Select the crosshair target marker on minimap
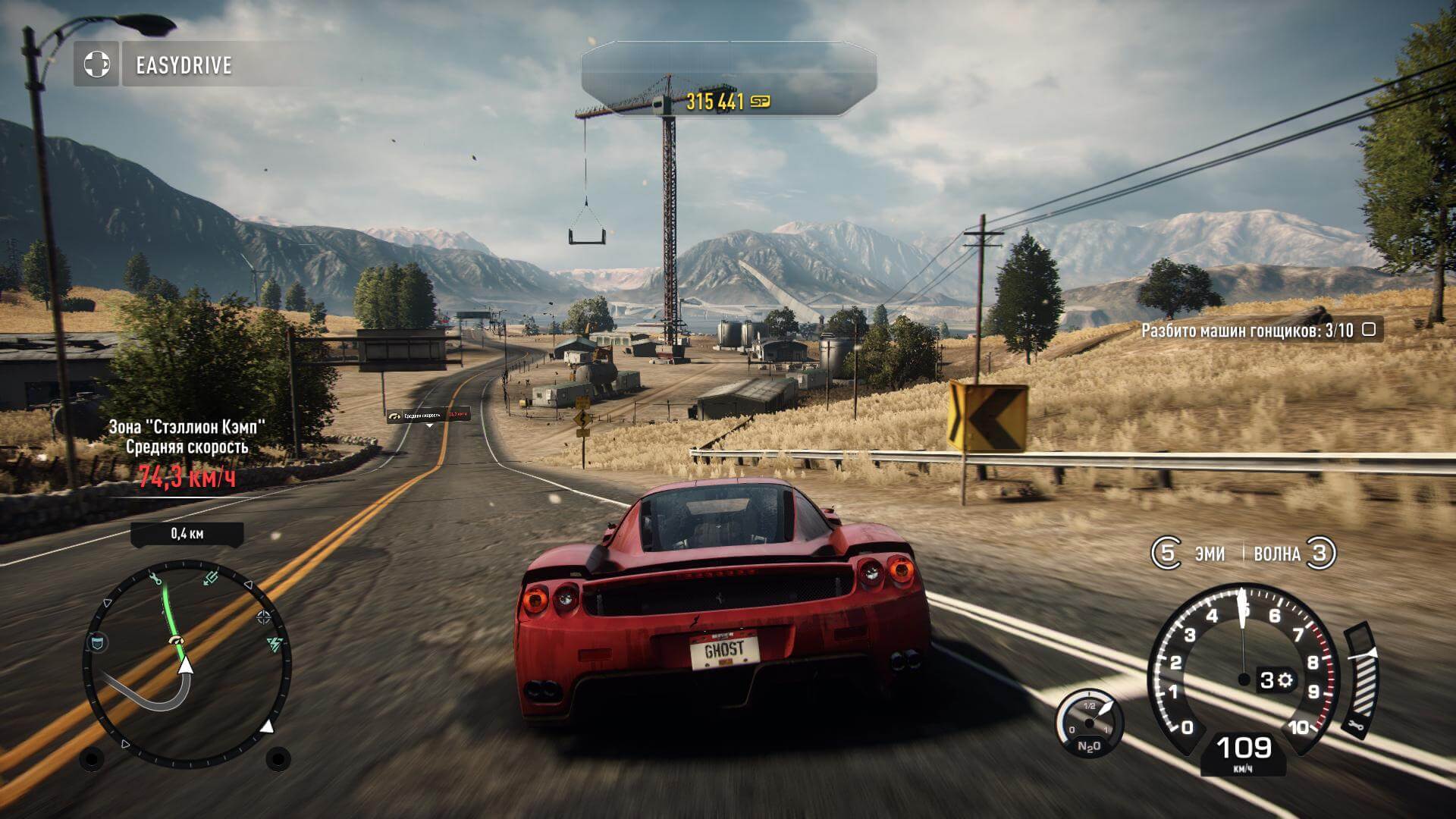Screen dimensions: 1456x819 pyautogui.click(x=263, y=617)
